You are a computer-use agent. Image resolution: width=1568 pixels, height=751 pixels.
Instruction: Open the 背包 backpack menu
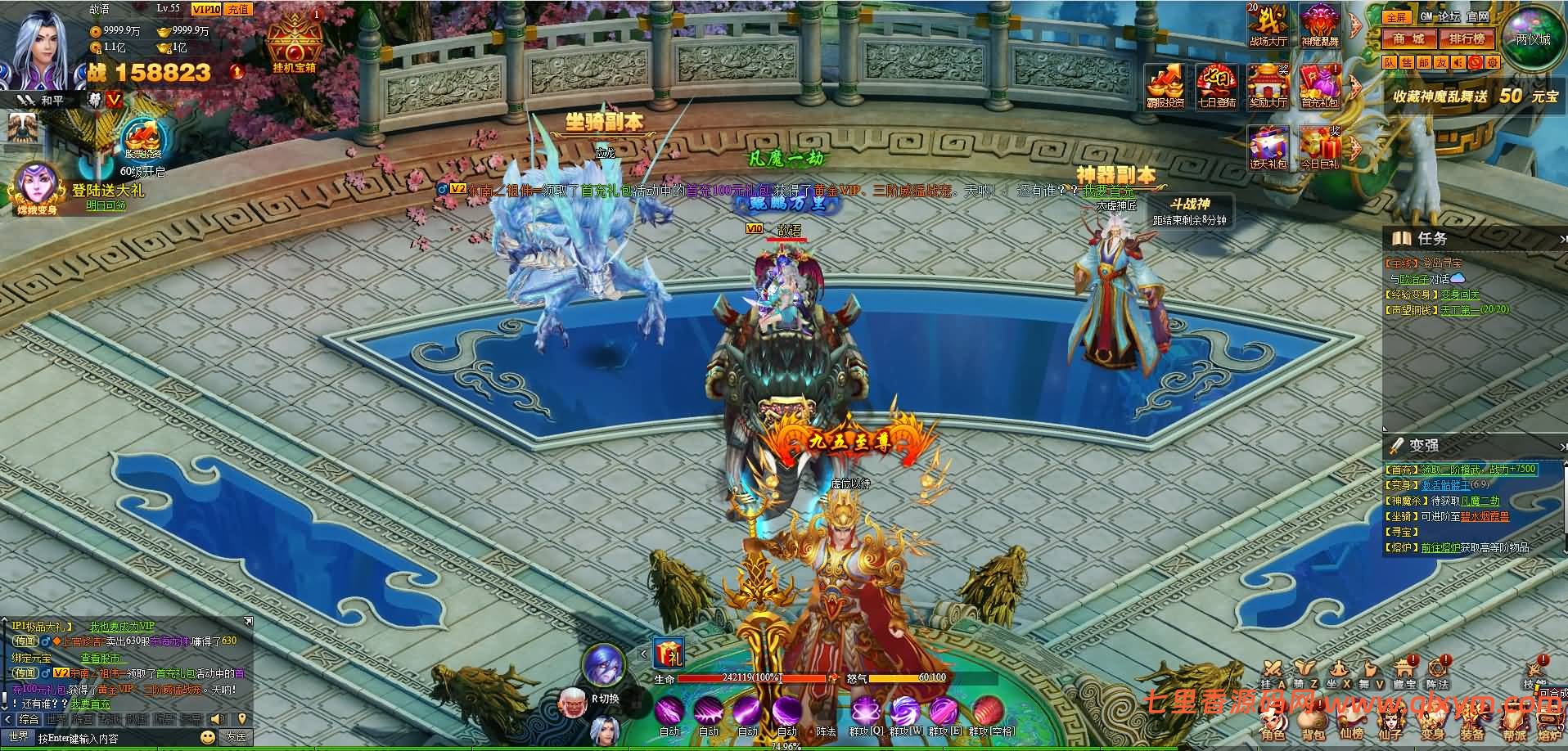tap(1313, 725)
